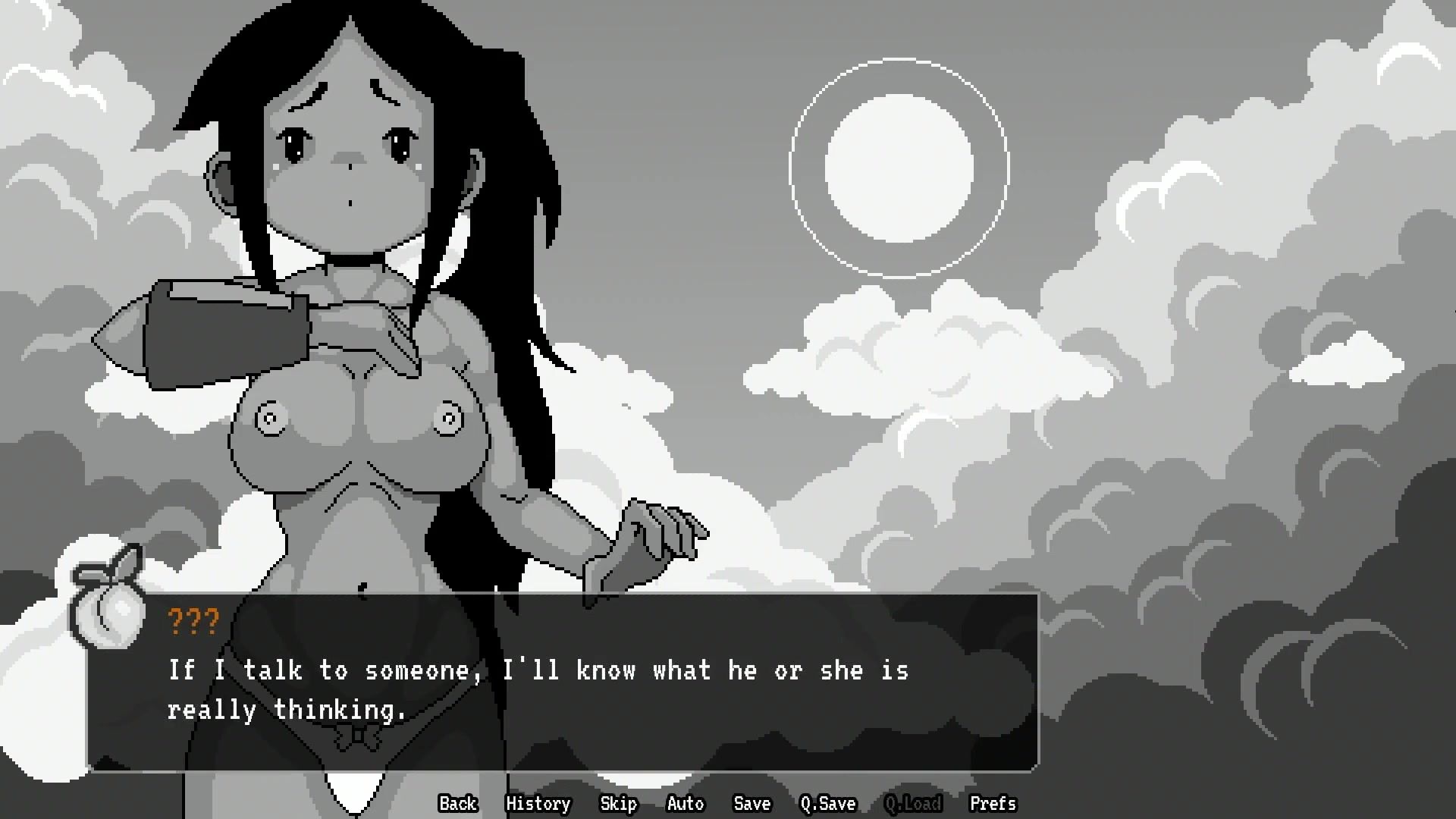Quick save with Q.Save
1456x819 pixels.
827,803
